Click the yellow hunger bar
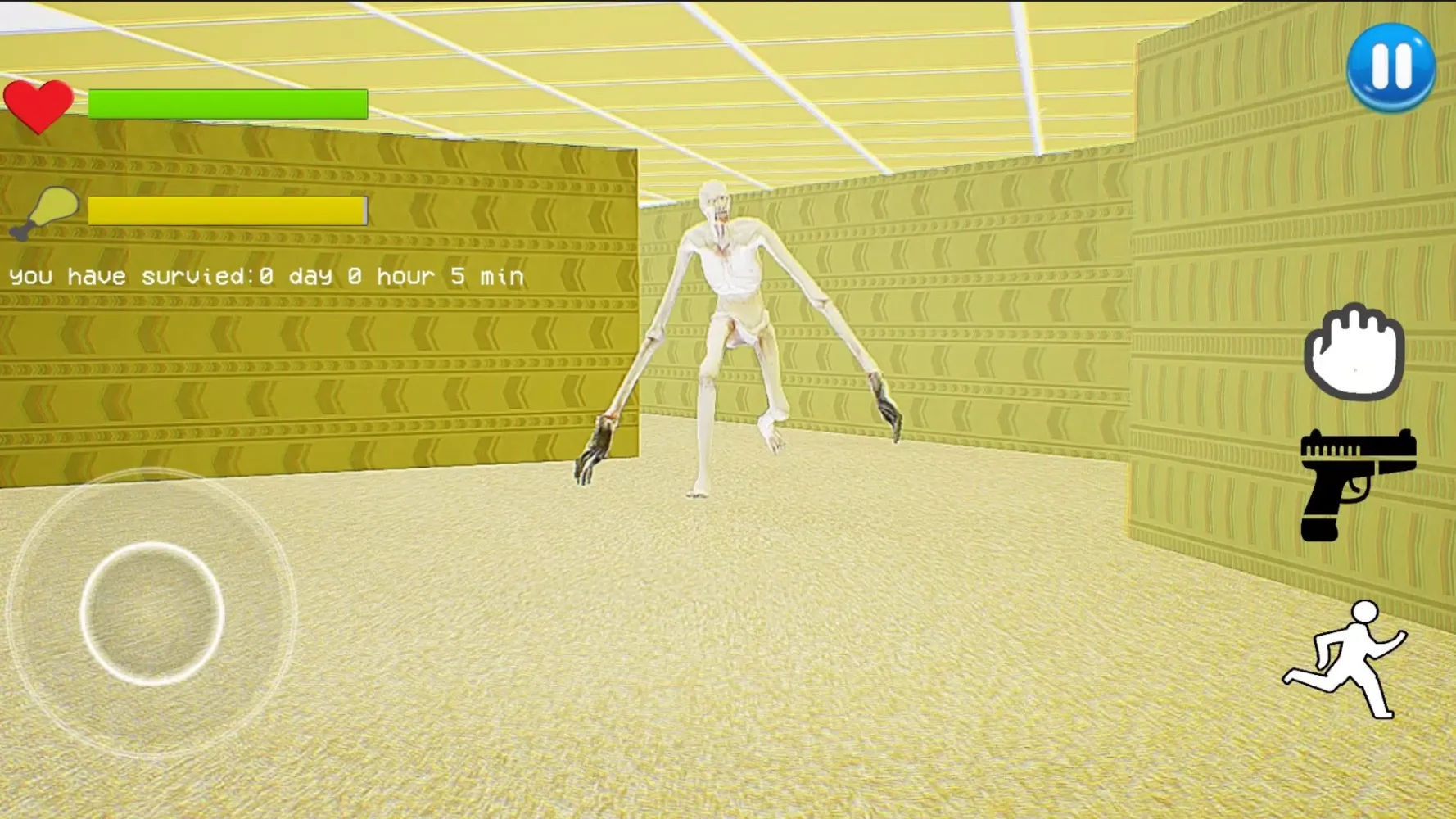This screenshot has width=1456, height=819. click(x=227, y=211)
